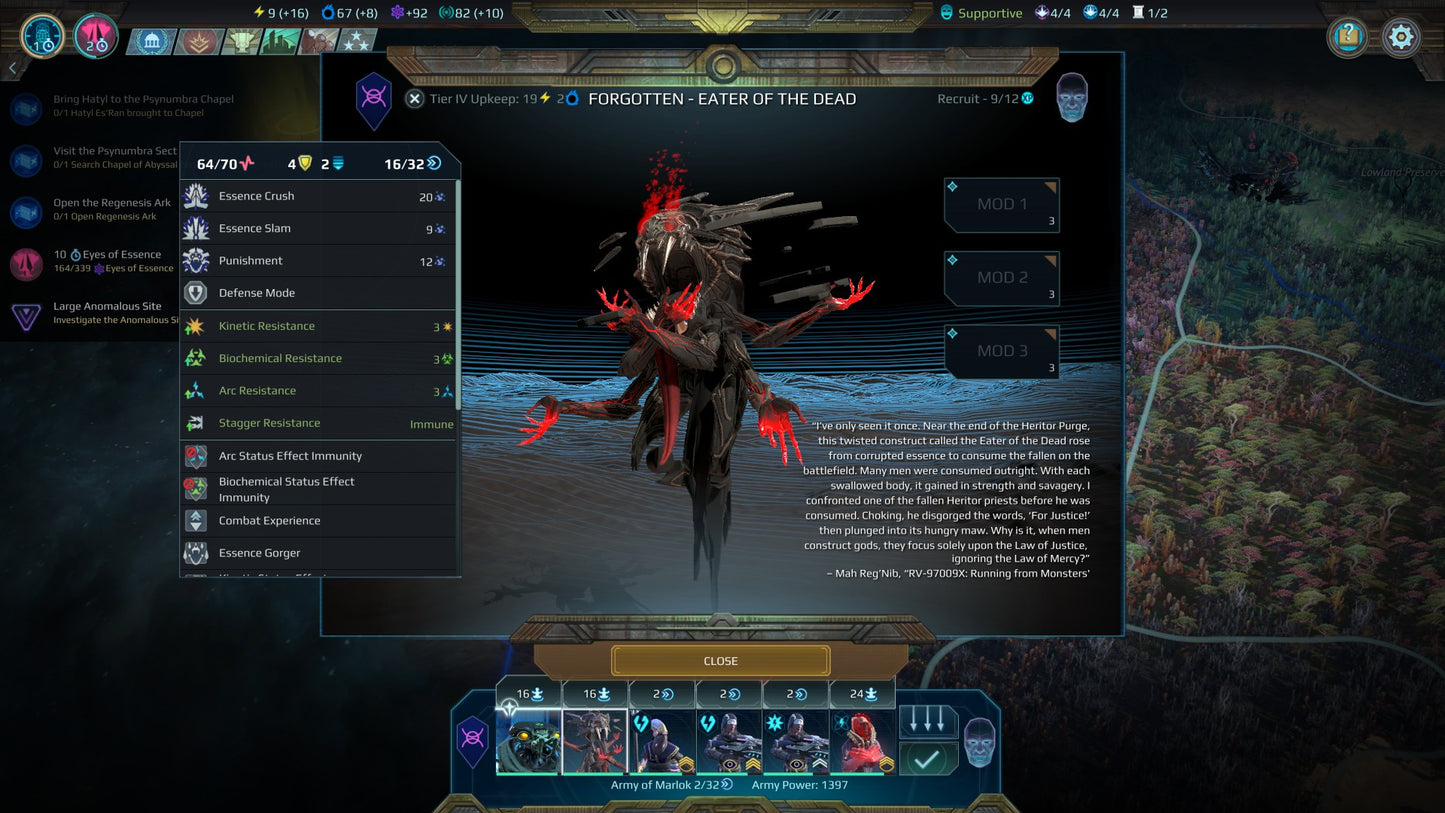Click the city skyline icon in top bar
Screen dimensions: 1445x813
click(x=277, y=40)
